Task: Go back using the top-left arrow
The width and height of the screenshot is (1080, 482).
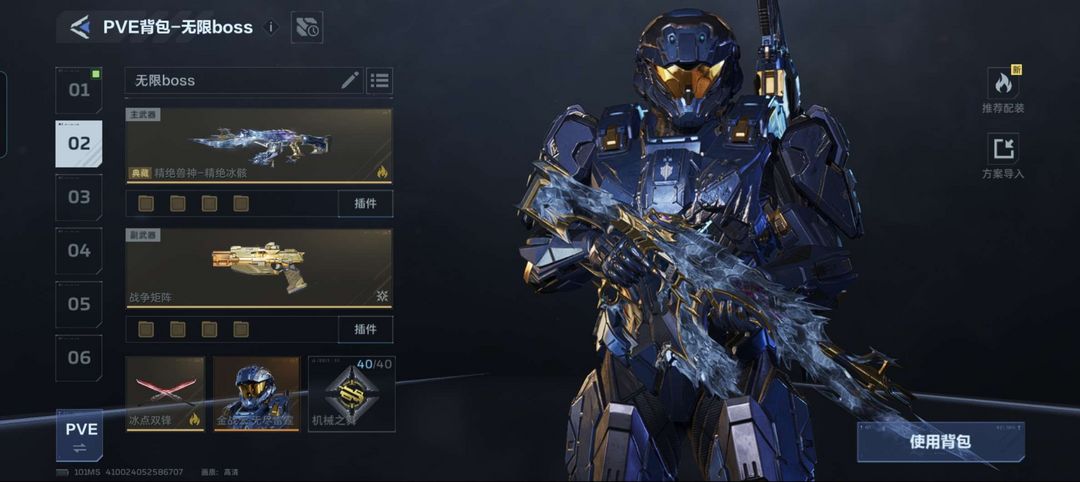Action: (80, 27)
